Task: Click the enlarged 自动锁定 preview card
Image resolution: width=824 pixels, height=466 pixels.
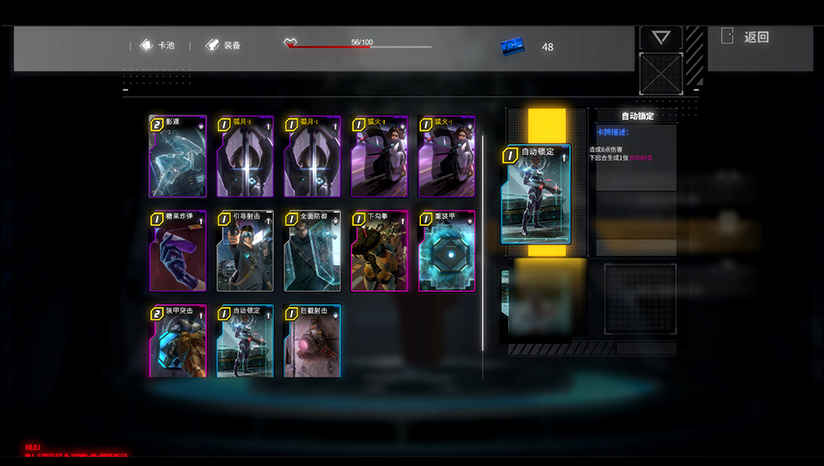Action: coord(536,195)
